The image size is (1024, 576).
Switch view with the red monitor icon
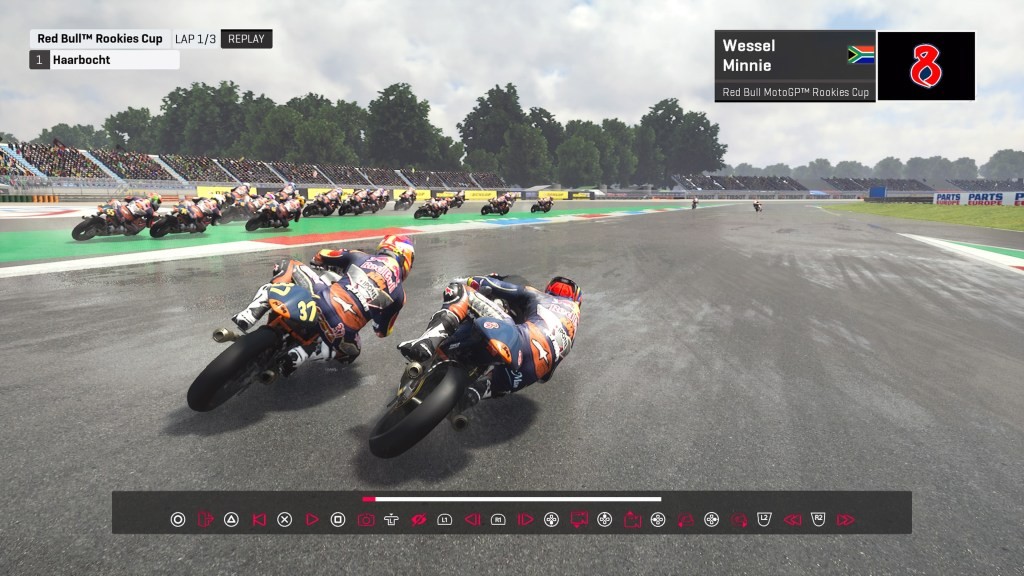tap(578, 519)
